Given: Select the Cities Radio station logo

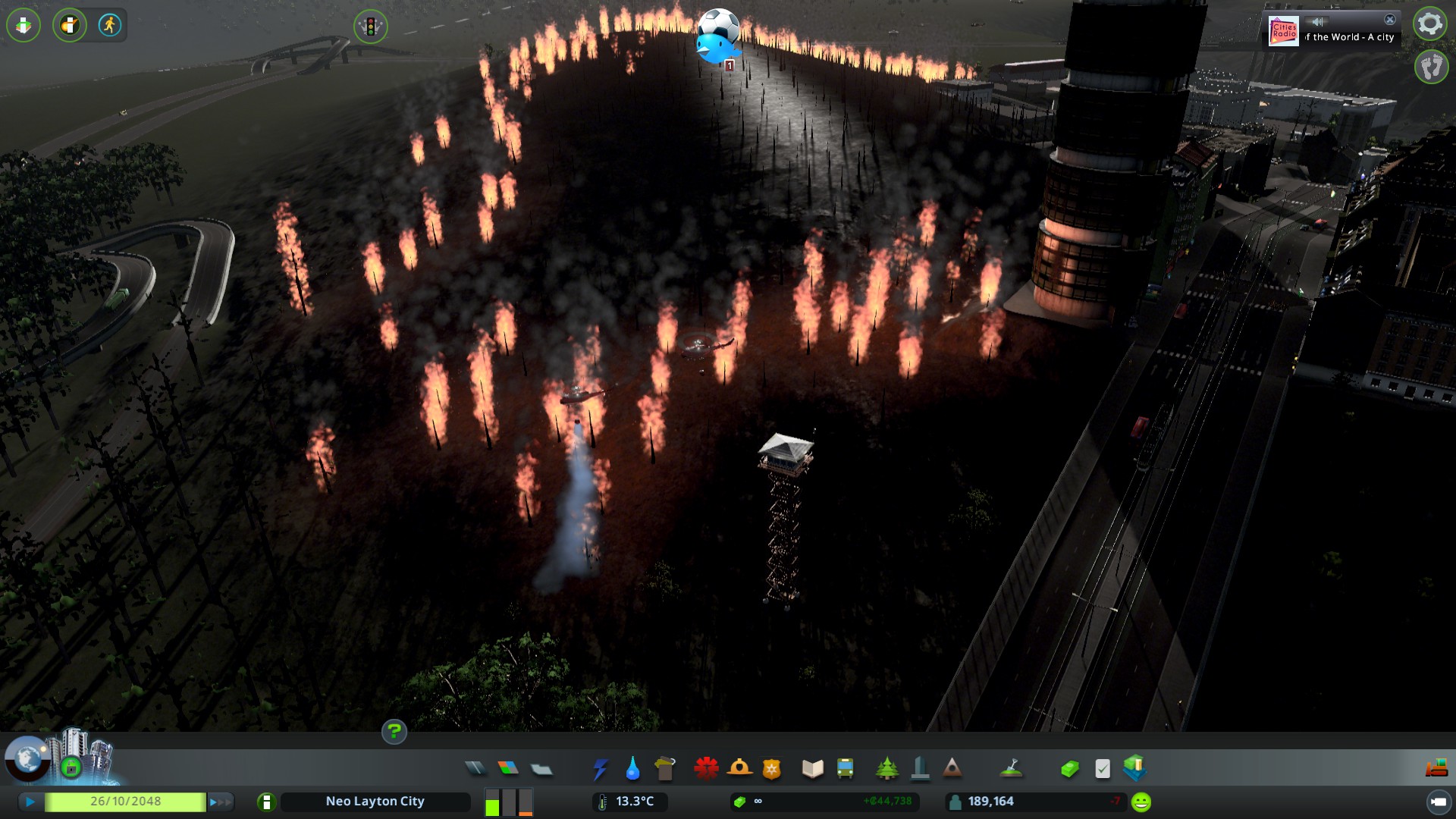Looking at the screenshot, I should pos(1284,32).
